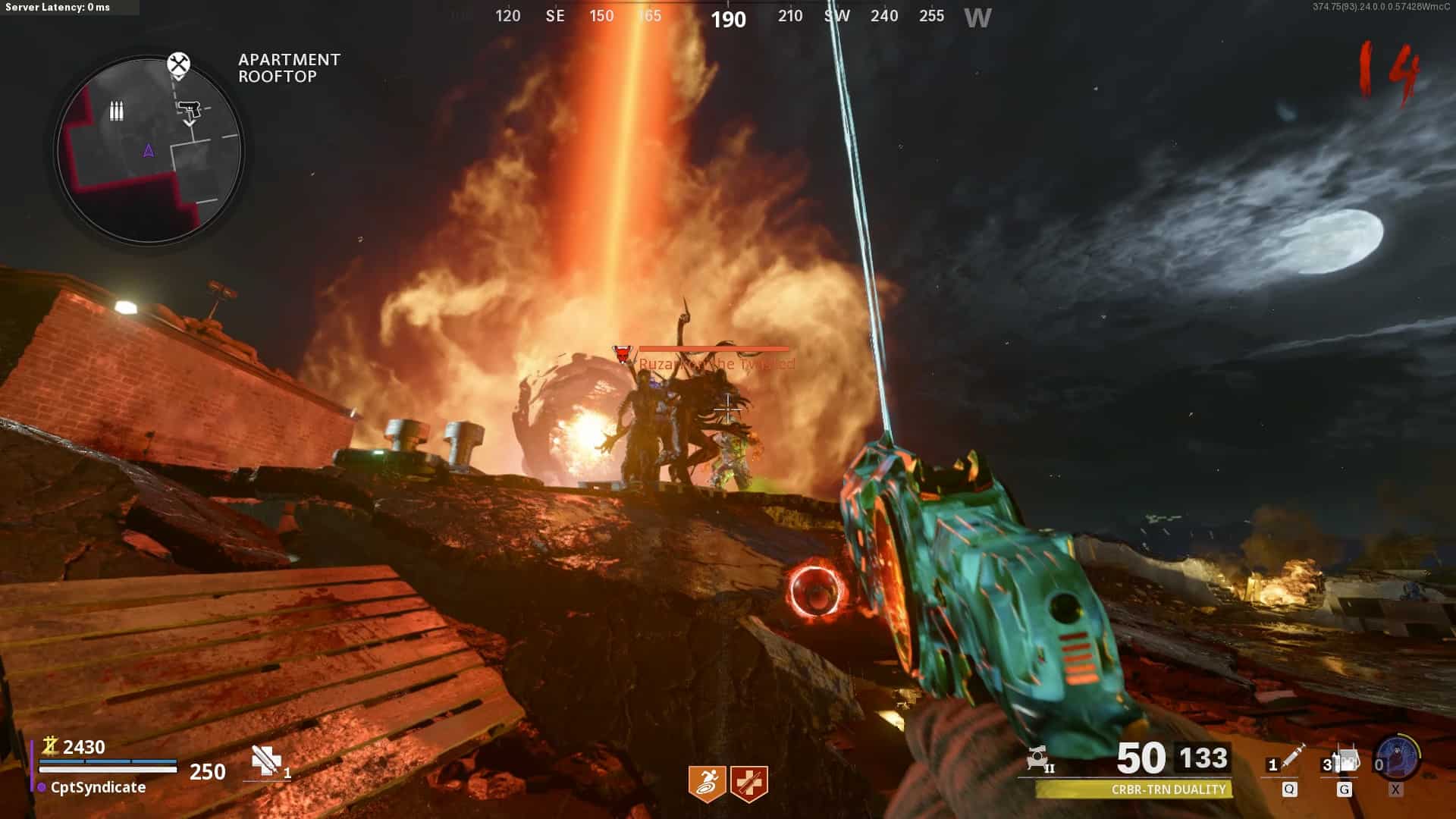Screen dimensions: 1456x819
Task: Click the red boss skull marker
Action: [623, 353]
